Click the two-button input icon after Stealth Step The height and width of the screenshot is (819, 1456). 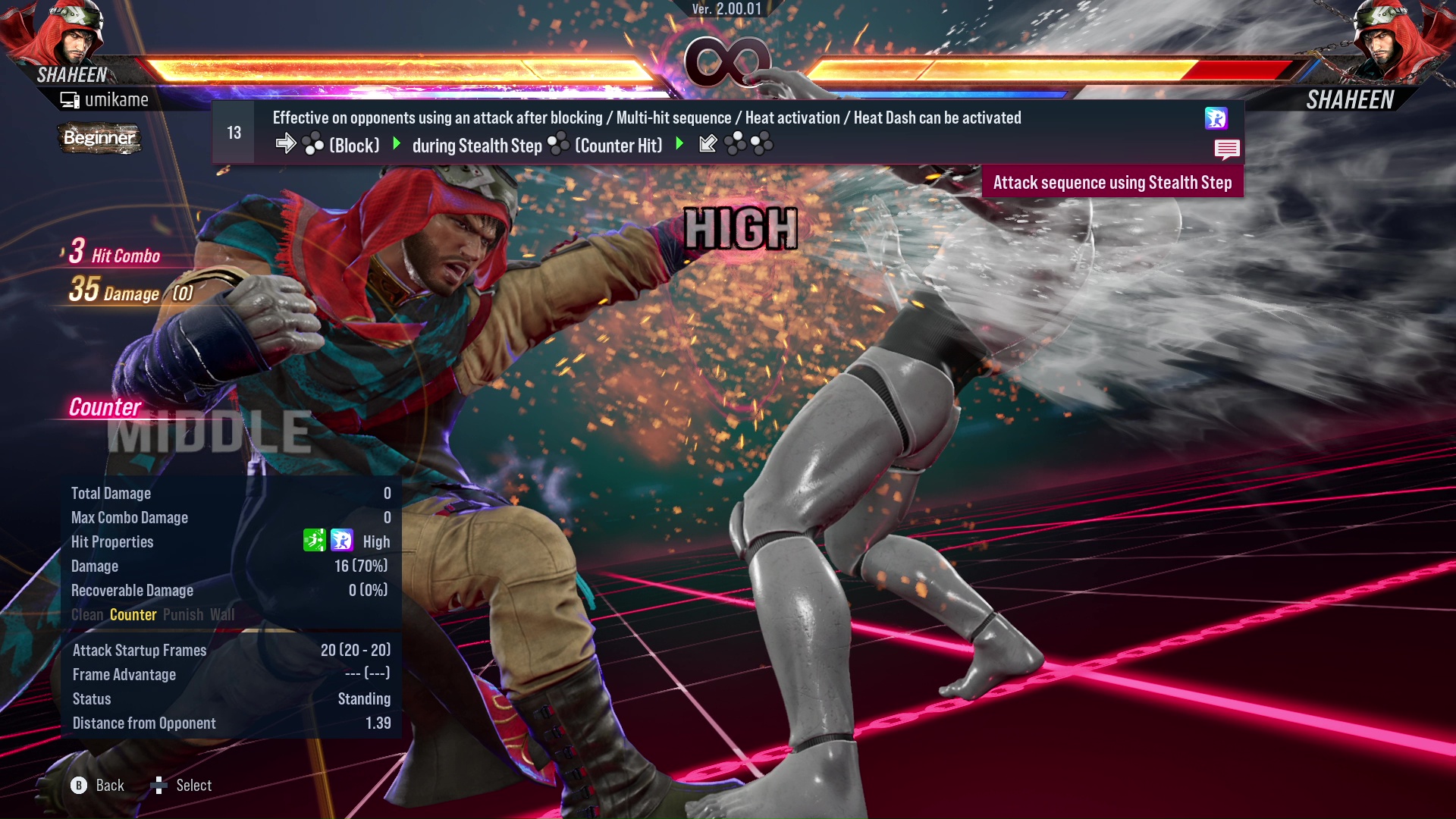[559, 144]
